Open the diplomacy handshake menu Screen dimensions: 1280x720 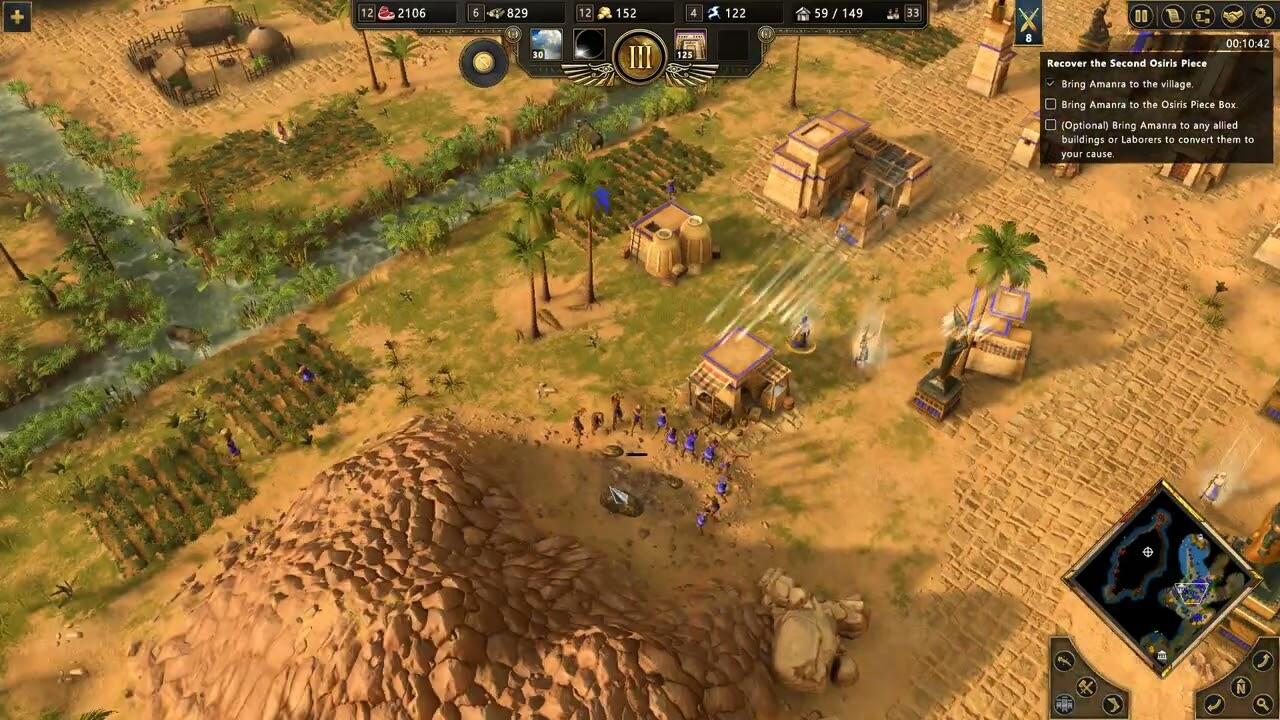point(1233,15)
